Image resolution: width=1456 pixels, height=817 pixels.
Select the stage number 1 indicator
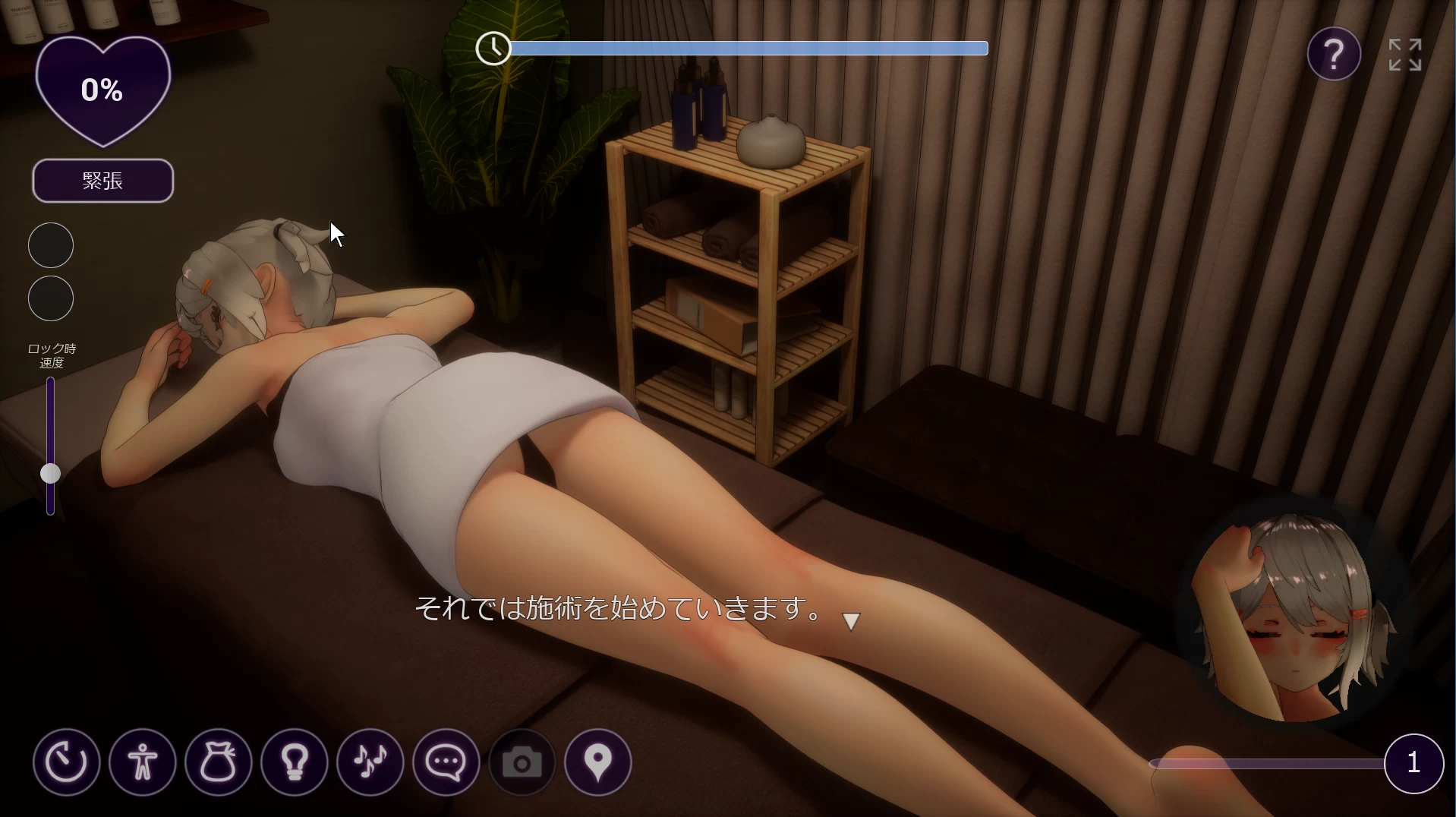pyautogui.click(x=1413, y=763)
